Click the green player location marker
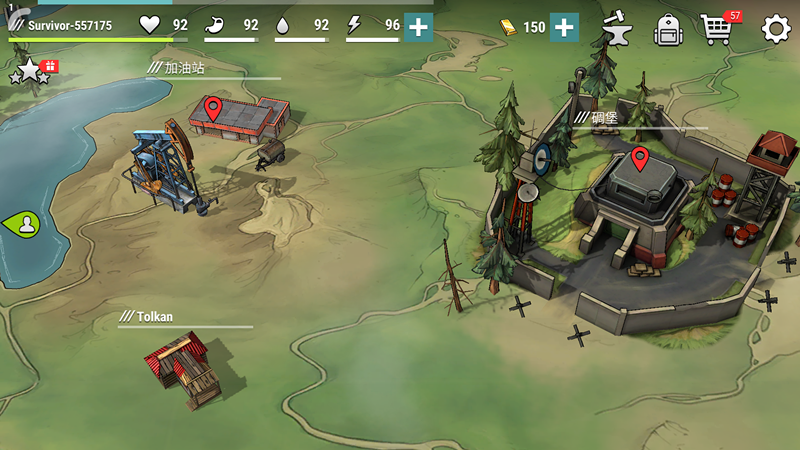Image resolution: width=800 pixels, height=450 pixels. coord(24,223)
